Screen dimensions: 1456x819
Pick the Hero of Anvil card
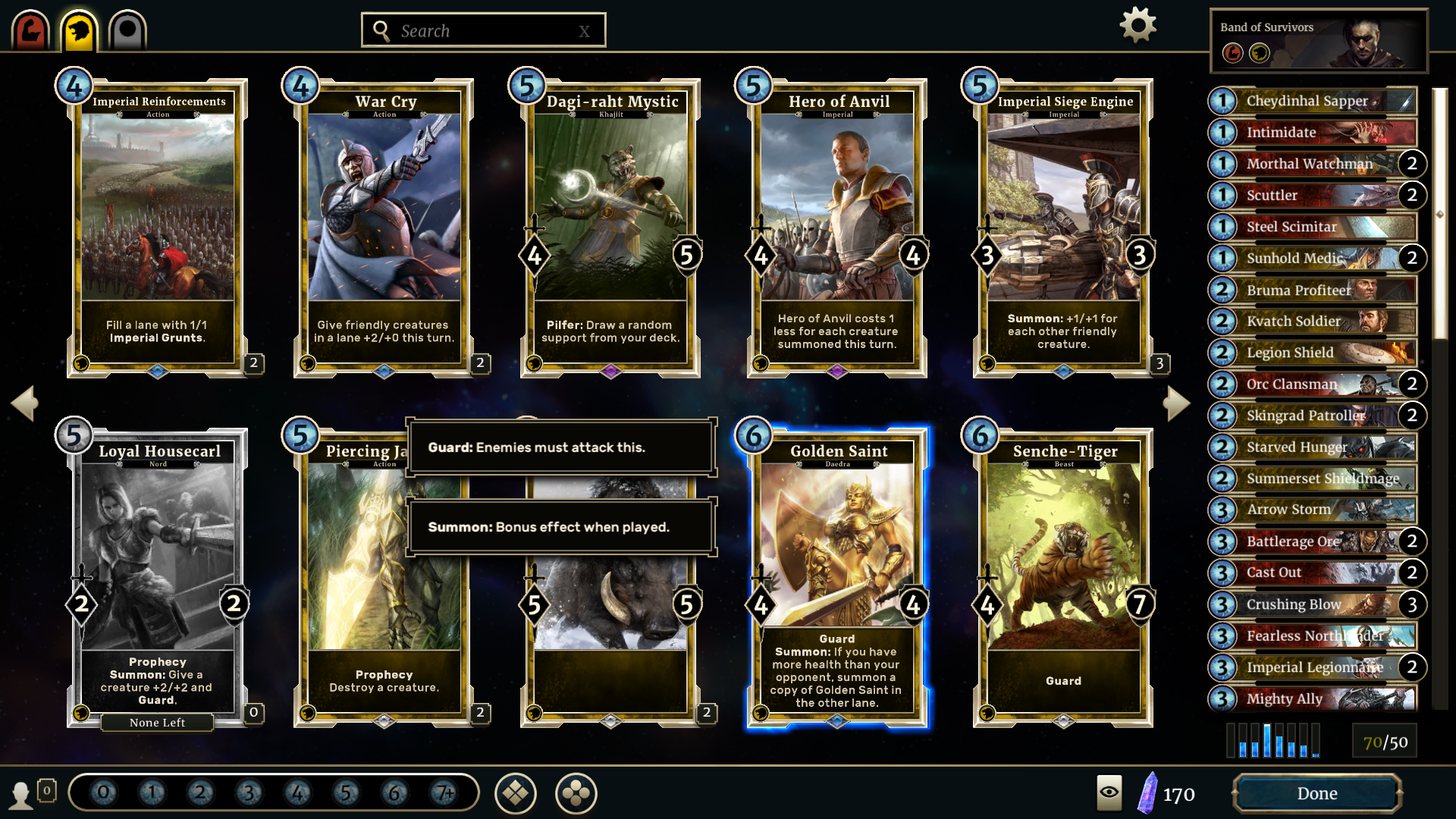[x=837, y=227]
